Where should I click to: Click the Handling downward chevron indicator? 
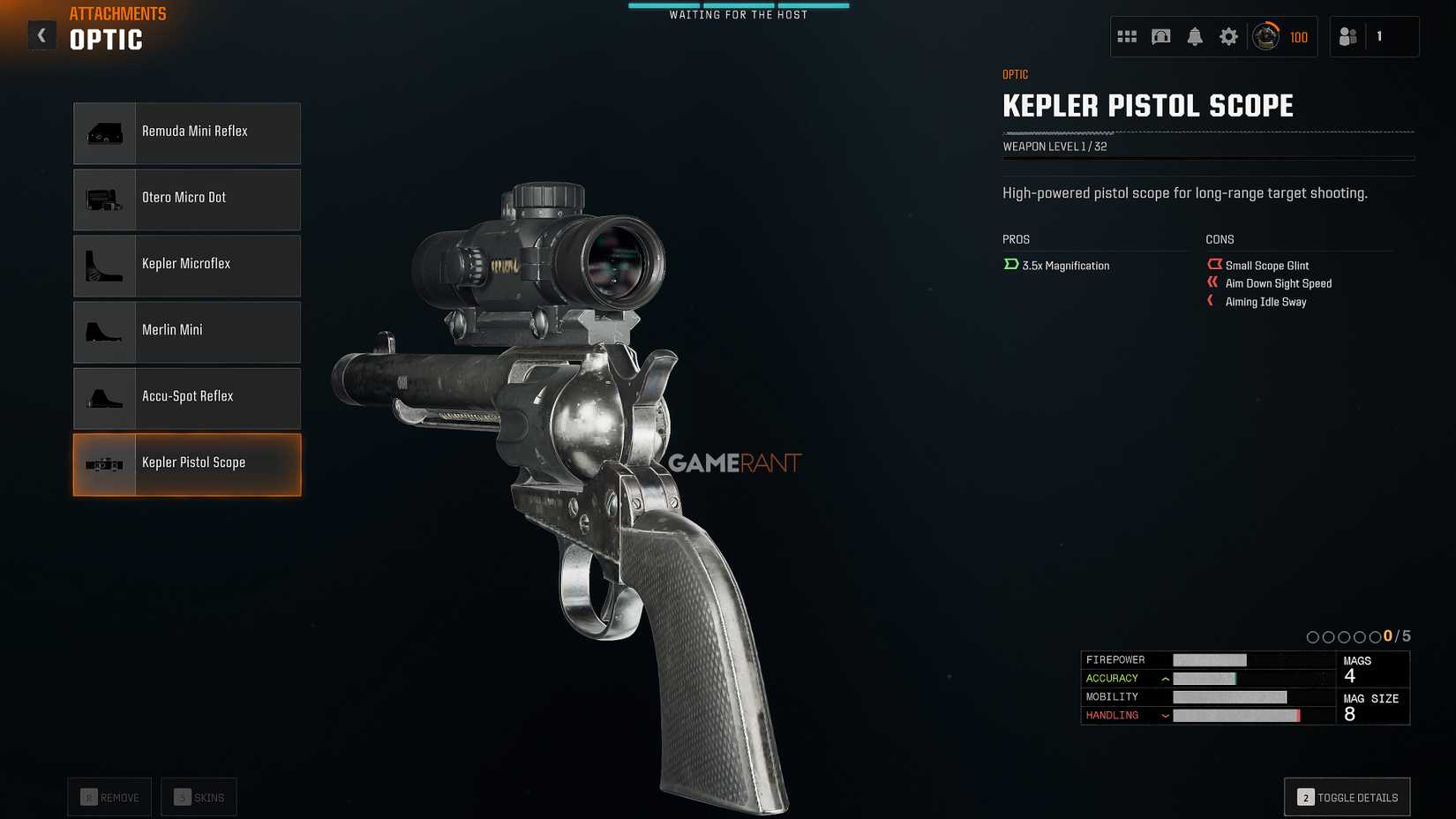tap(1167, 716)
